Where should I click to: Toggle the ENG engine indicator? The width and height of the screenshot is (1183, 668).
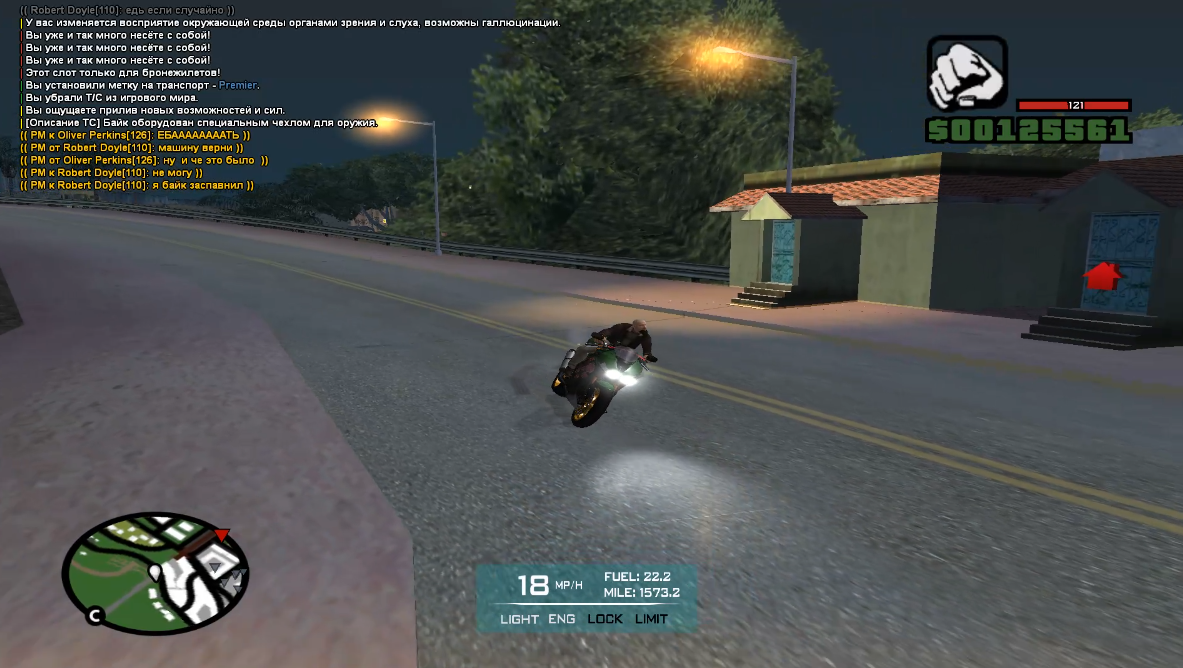point(562,619)
